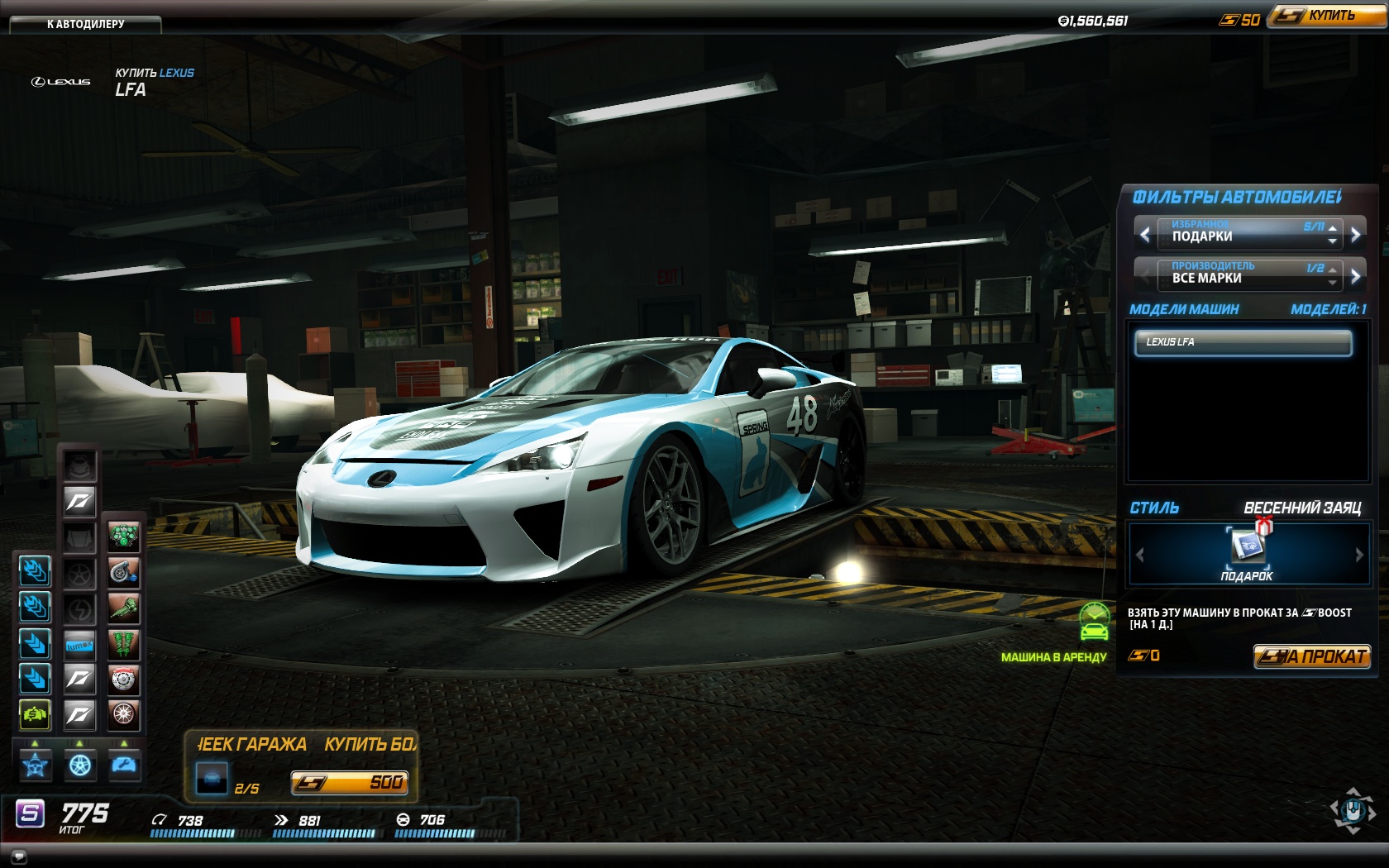This screenshot has width=1389, height=868.
Task: Buy garage slots for 500 boost
Action: [x=349, y=782]
